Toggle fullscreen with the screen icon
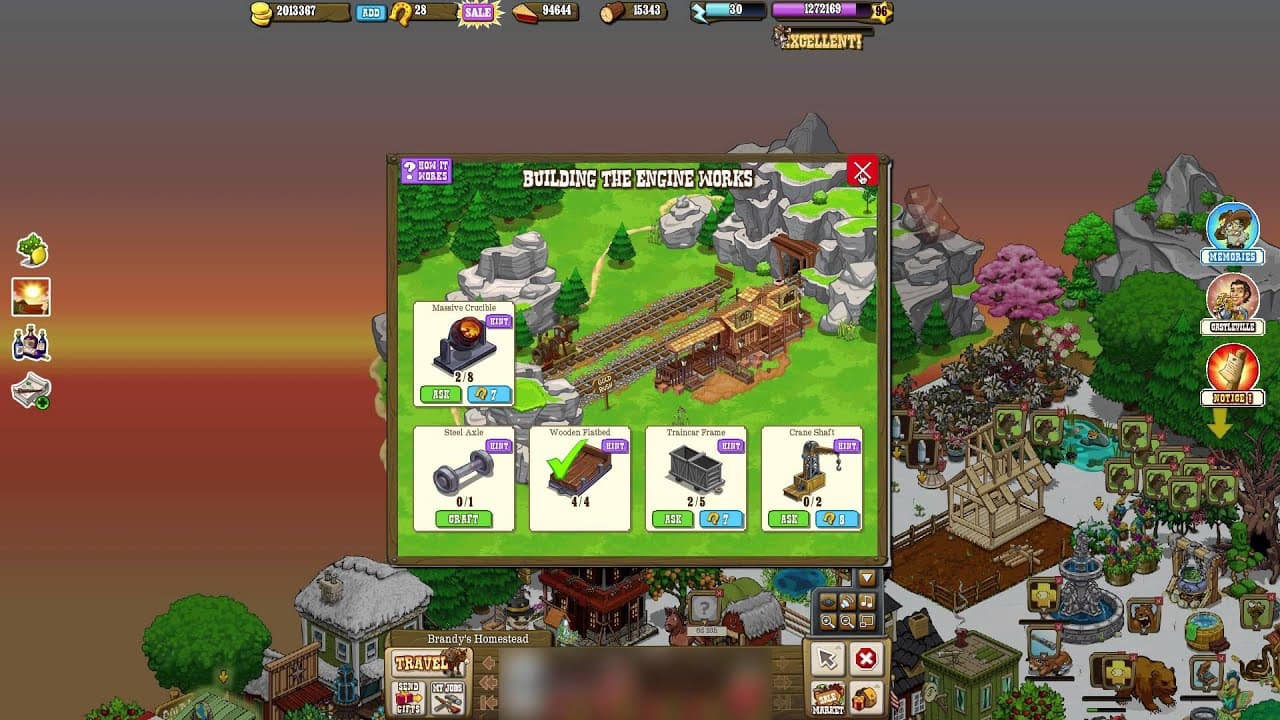Screen dimensions: 1280x720 point(867,620)
